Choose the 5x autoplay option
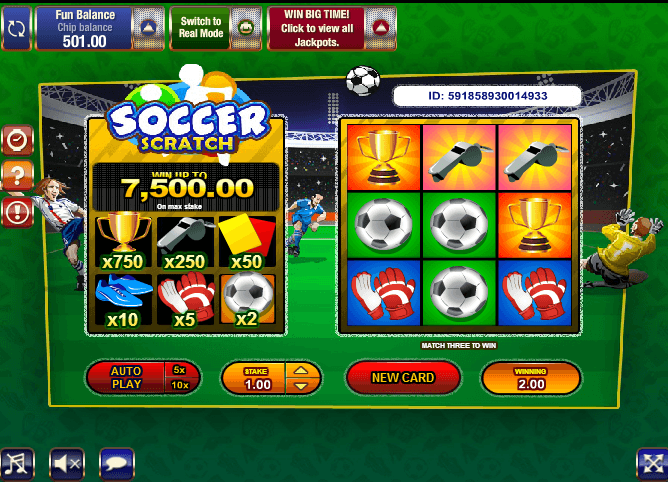This screenshot has width=668, height=482. tap(180, 369)
